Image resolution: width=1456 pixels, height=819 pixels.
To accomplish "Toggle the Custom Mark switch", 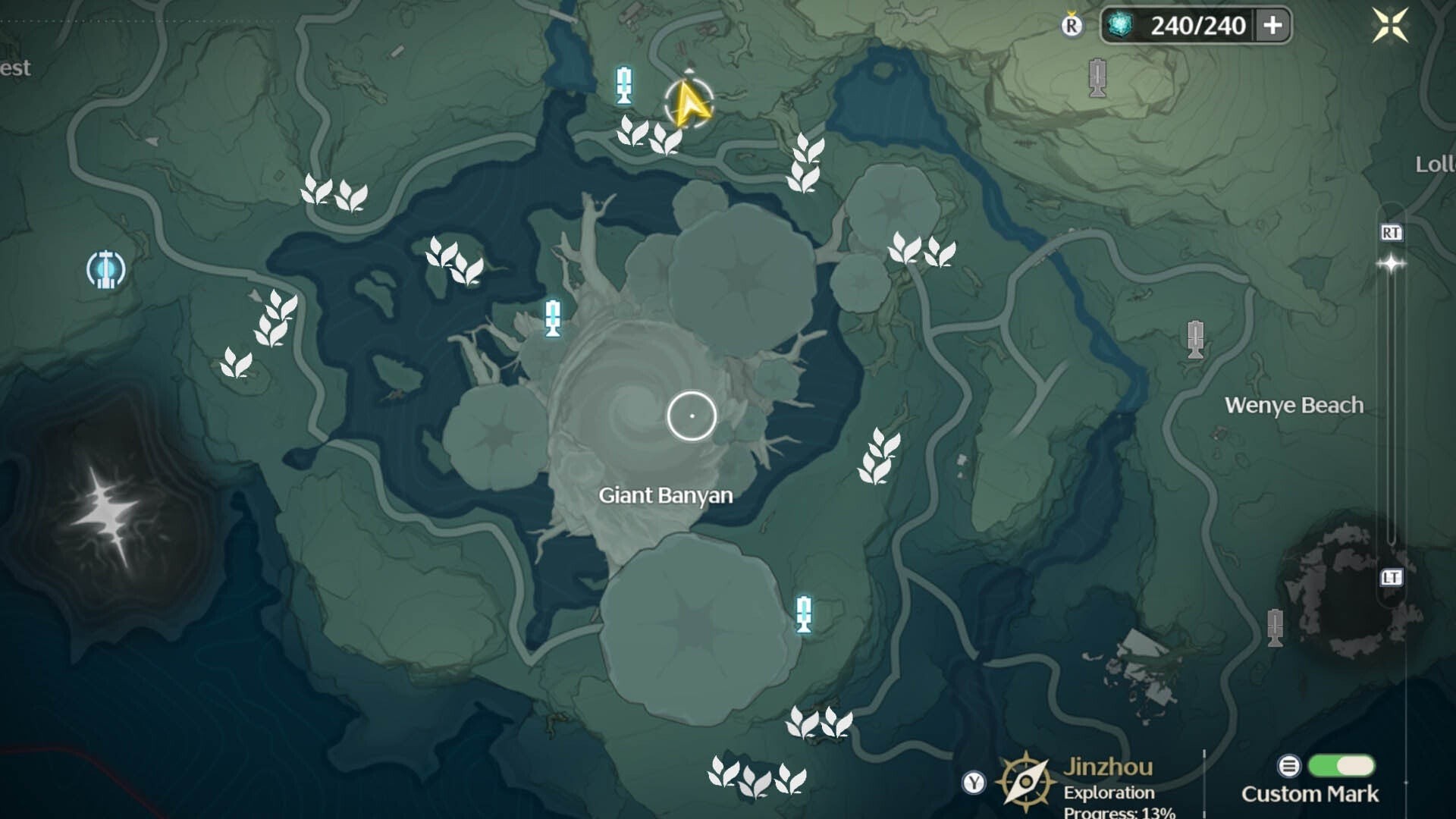I will click(x=1341, y=766).
